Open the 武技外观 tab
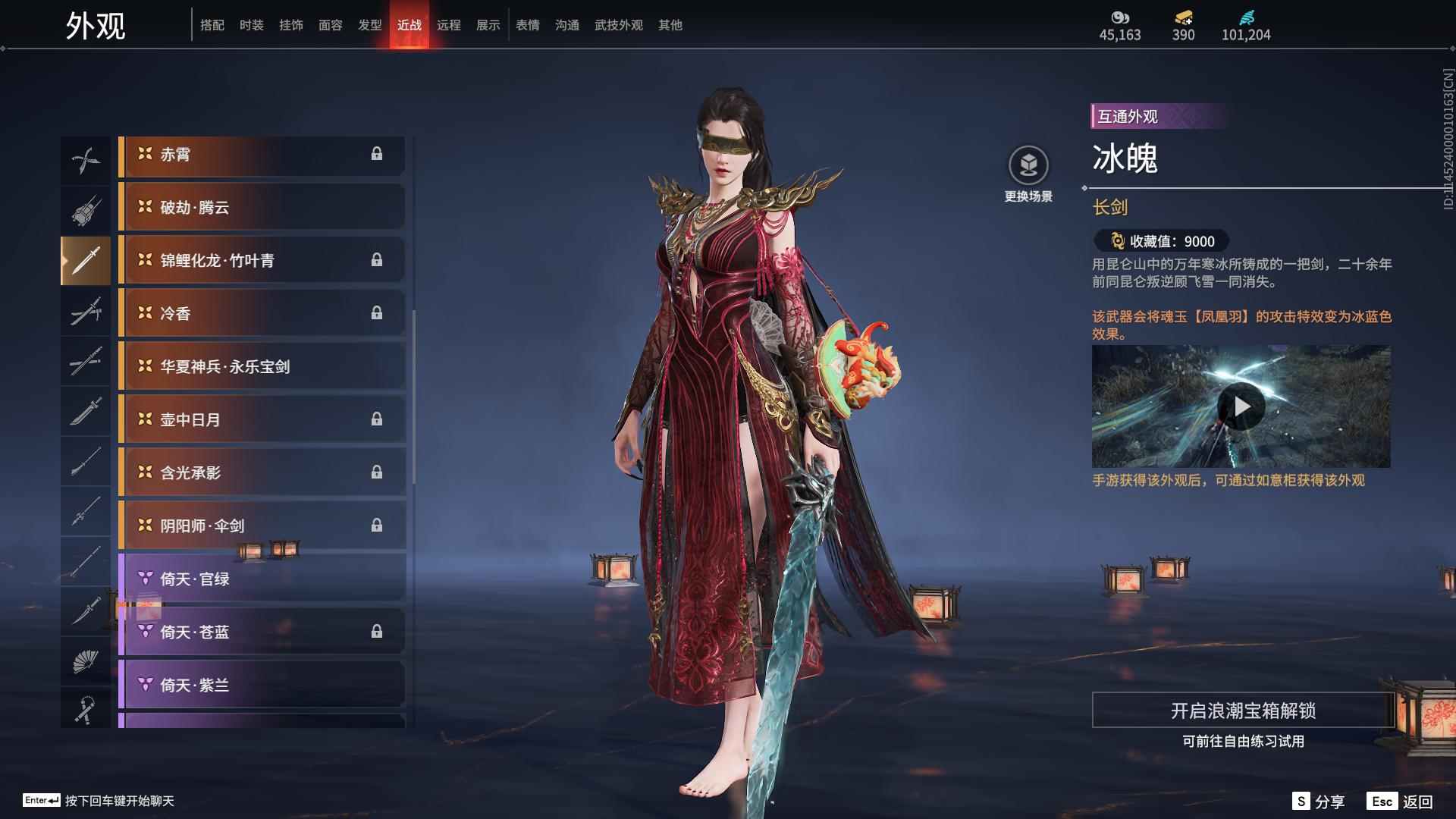The width and height of the screenshot is (1456, 819). point(618,25)
